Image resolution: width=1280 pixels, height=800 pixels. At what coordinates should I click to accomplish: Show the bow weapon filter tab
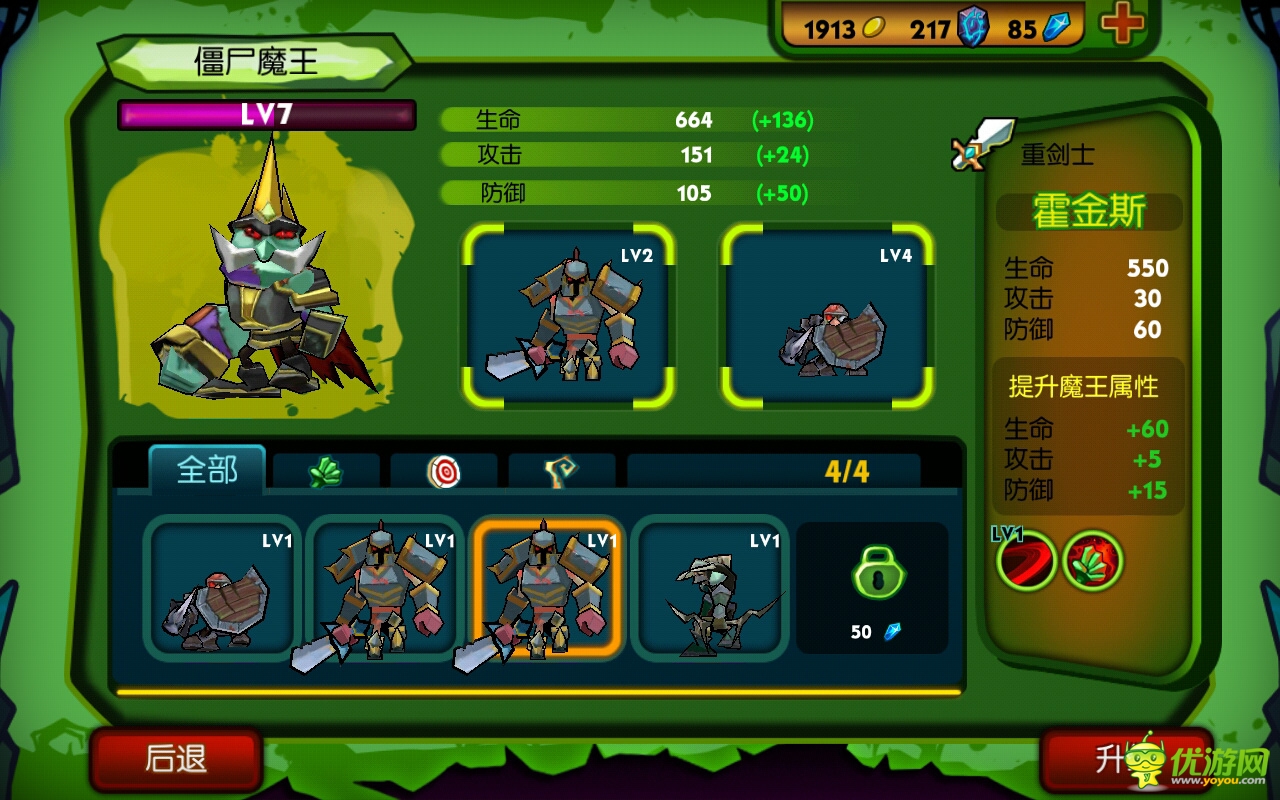[x=561, y=471]
